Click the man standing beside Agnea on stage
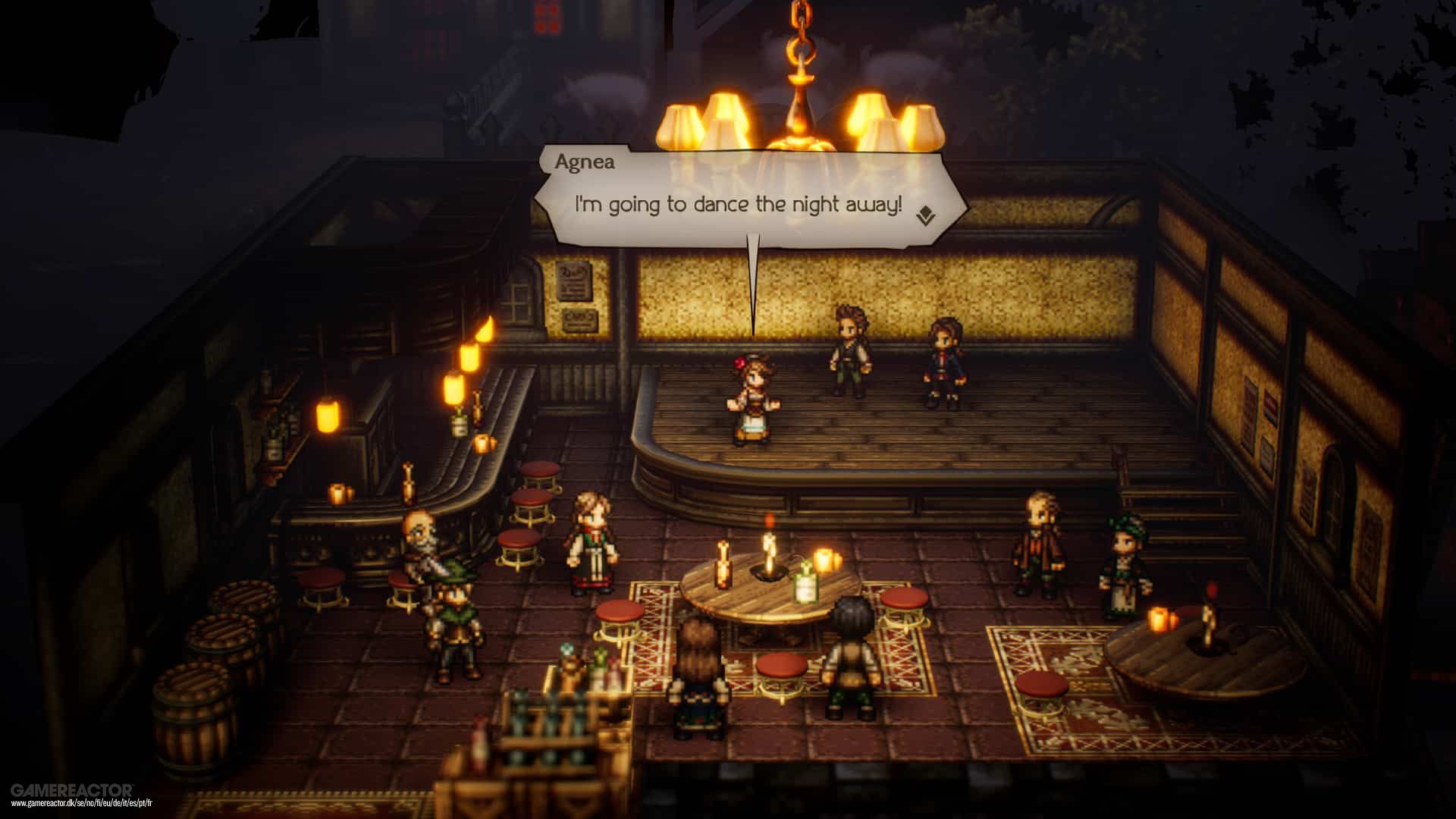This screenshot has width=1456, height=819. pos(849,349)
